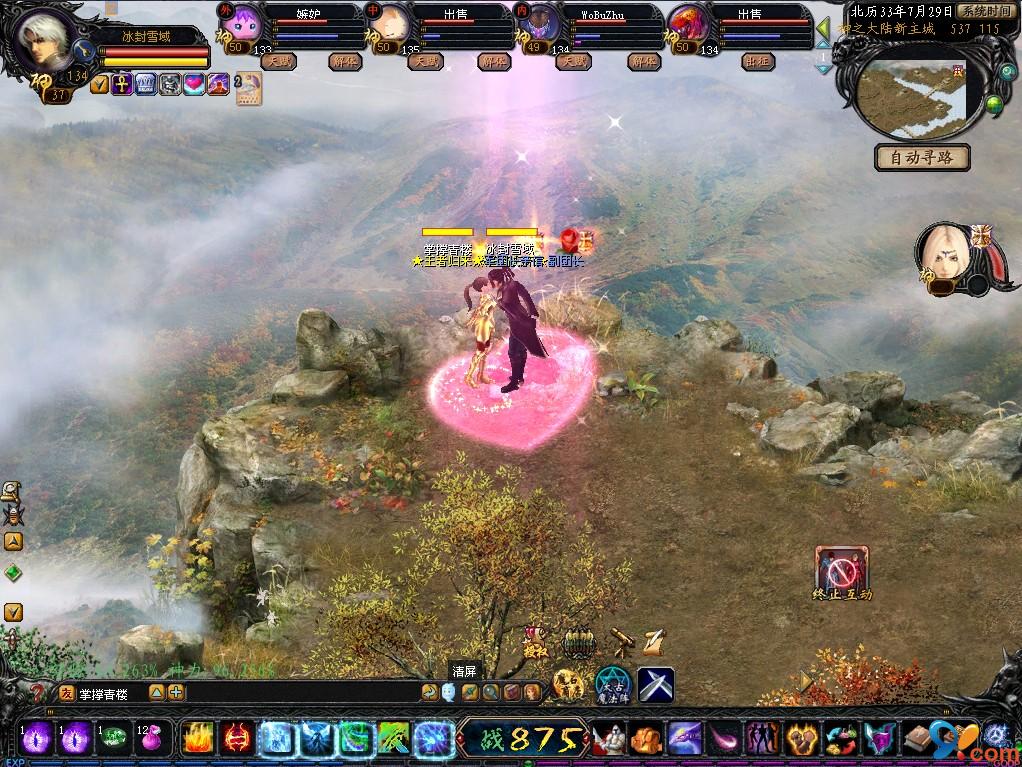Screen dimensions: 1022x767
Task: Select the WoBuZhu pet portrait
Action: pos(543,26)
